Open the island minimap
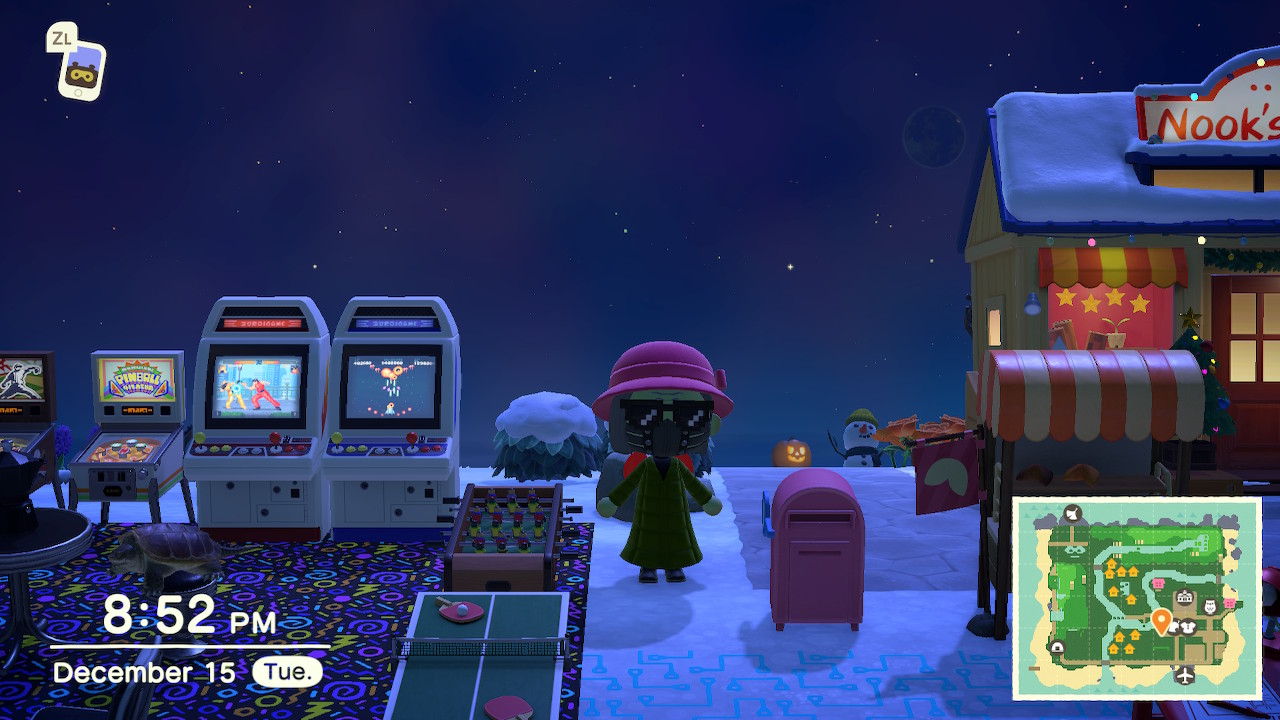1280x720 pixels. (x=1136, y=598)
